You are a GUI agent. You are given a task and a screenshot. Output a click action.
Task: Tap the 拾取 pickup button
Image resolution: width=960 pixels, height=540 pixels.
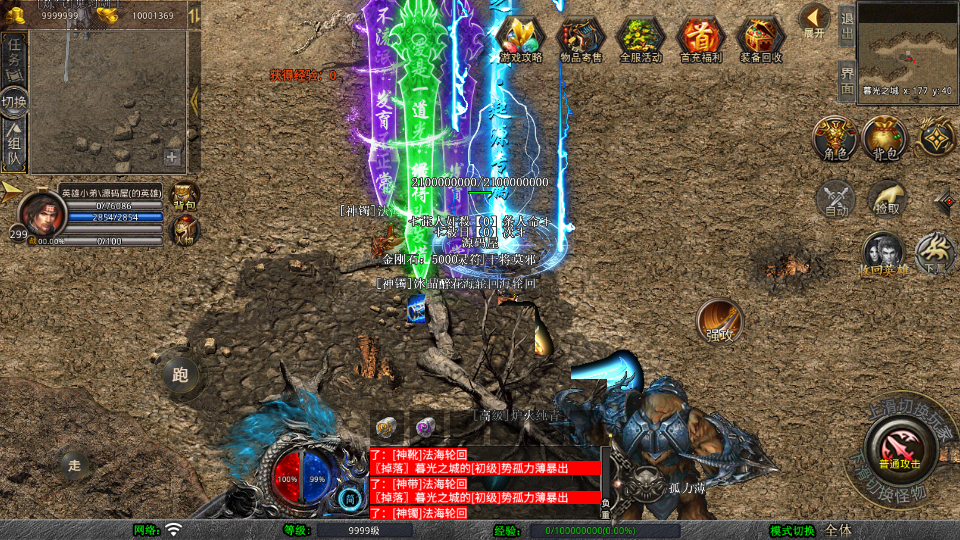coord(886,198)
